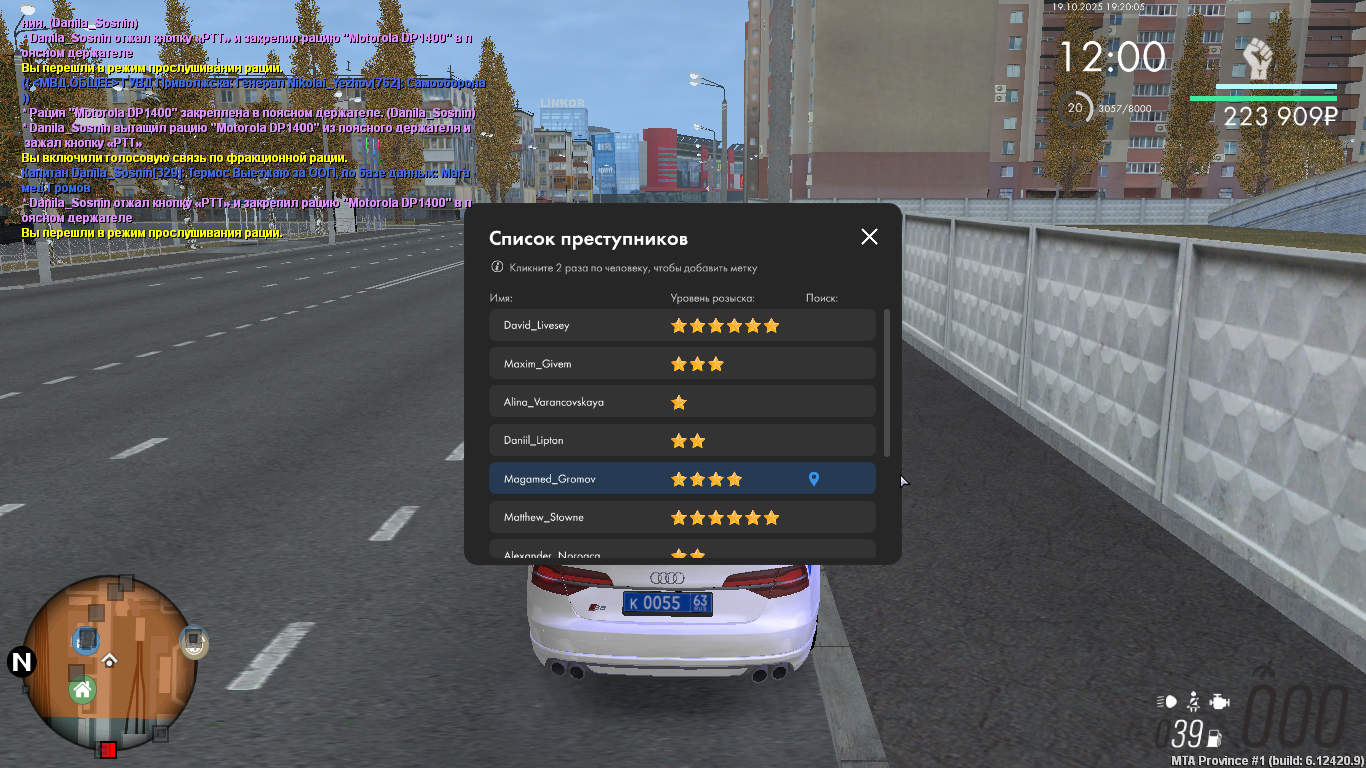The height and width of the screenshot is (768, 1366).
Task: Select David_Livesey in the wanted list
Action: click(x=536, y=326)
